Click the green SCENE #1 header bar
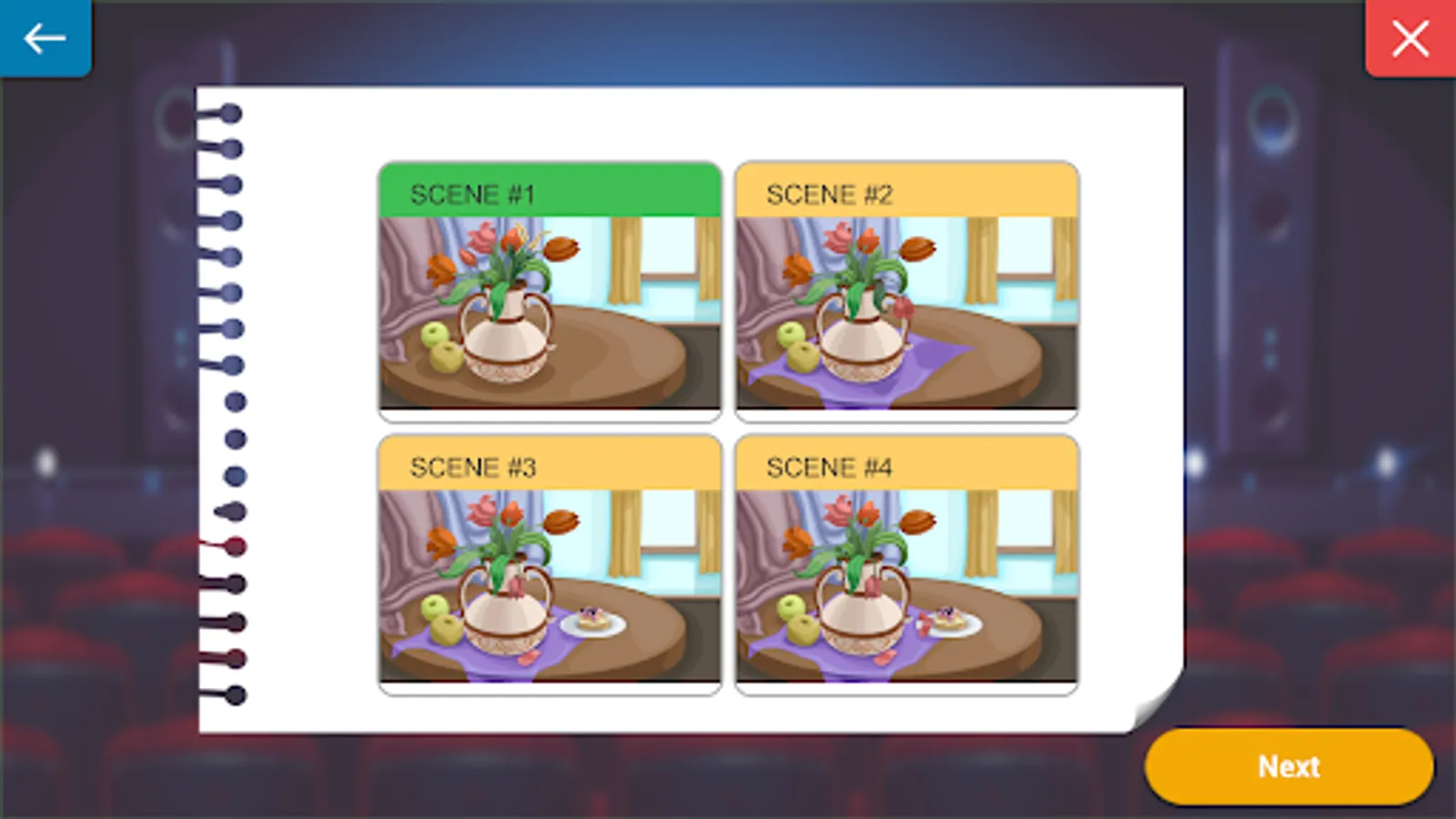 point(548,193)
